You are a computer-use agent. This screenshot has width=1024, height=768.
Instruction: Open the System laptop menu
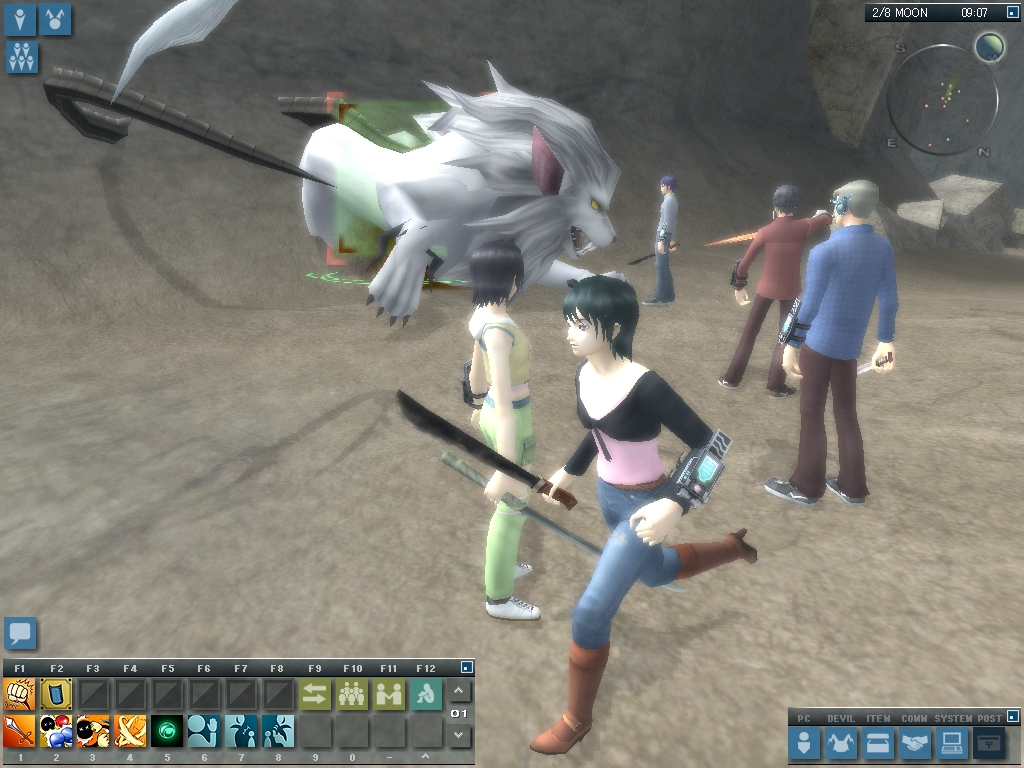pyautogui.click(x=951, y=743)
